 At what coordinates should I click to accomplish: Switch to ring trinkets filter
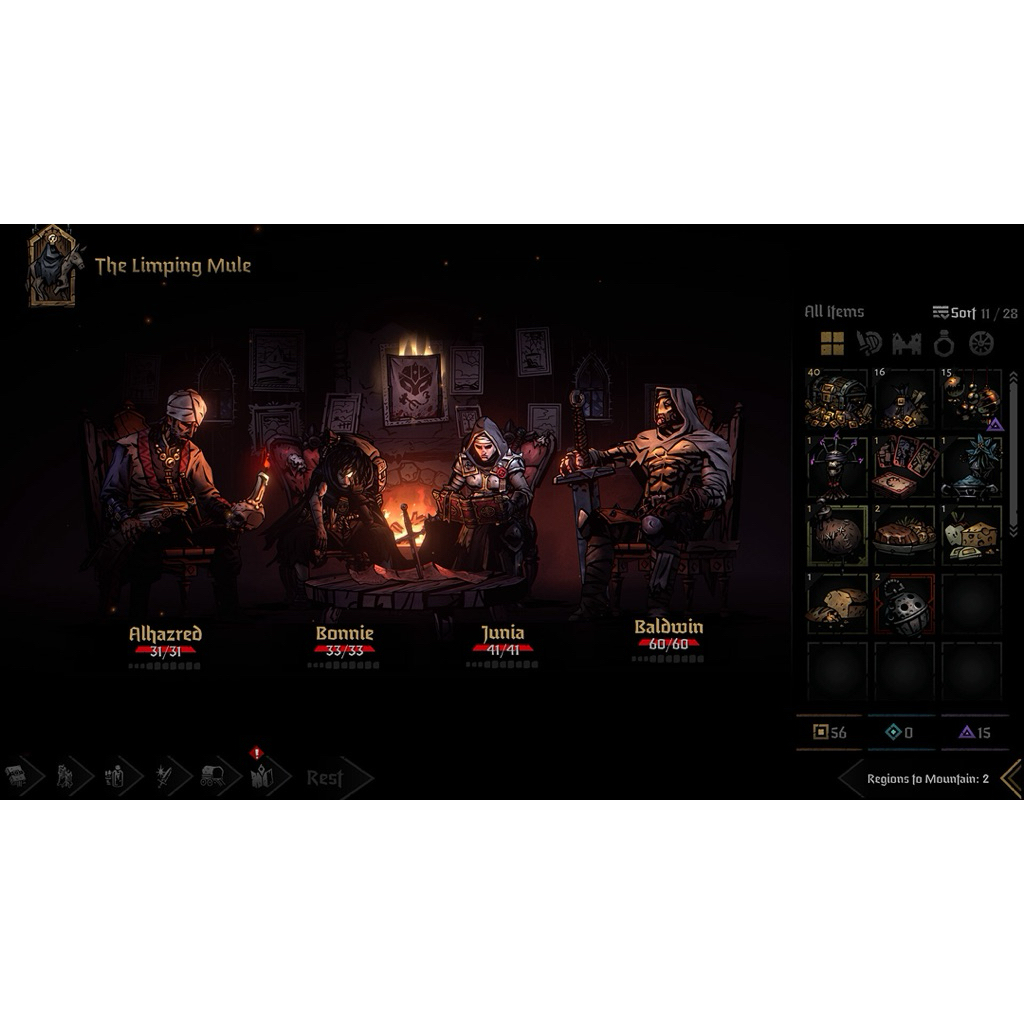944,344
